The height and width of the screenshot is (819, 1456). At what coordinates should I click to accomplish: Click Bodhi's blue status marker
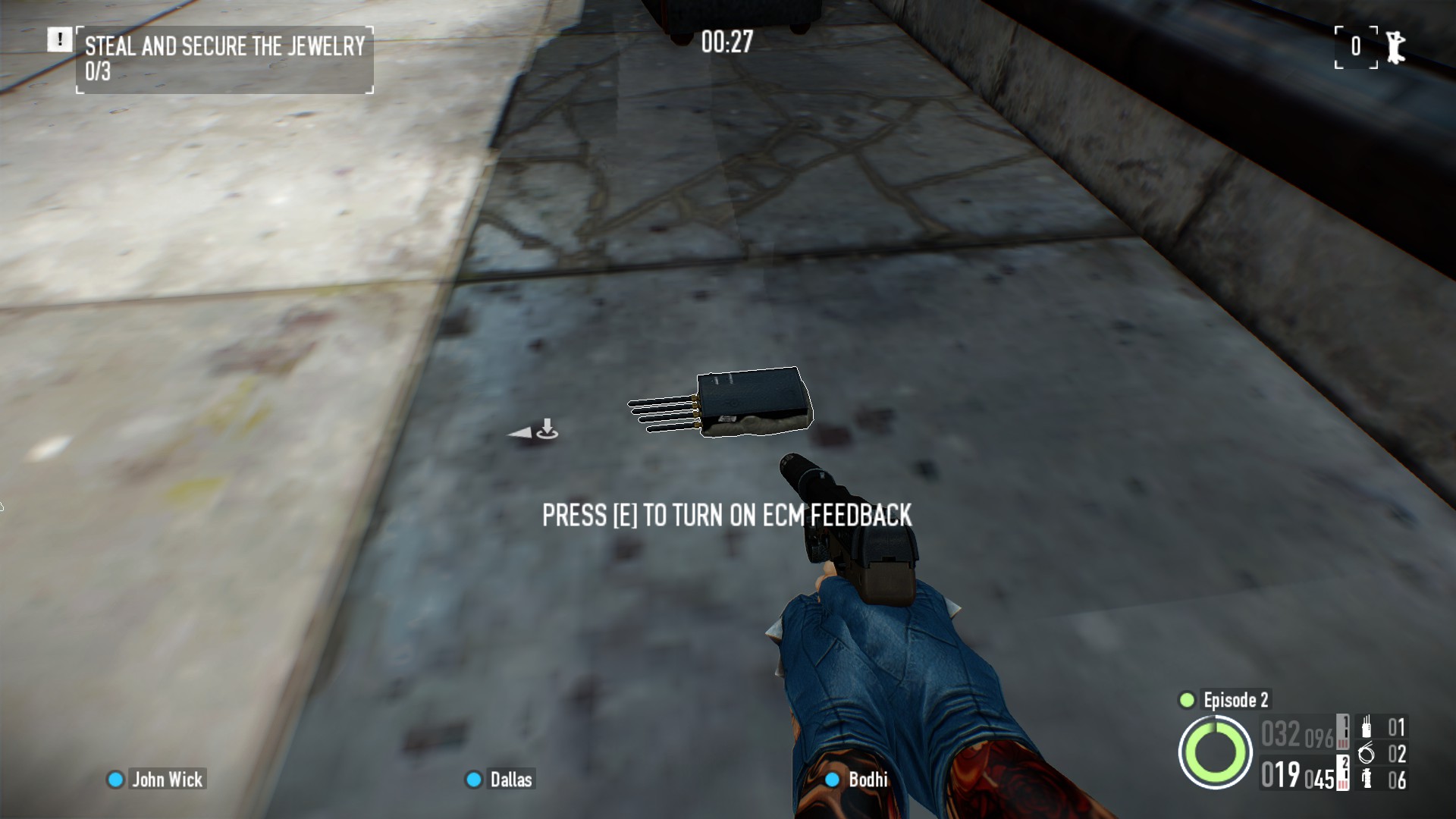pos(831,779)
